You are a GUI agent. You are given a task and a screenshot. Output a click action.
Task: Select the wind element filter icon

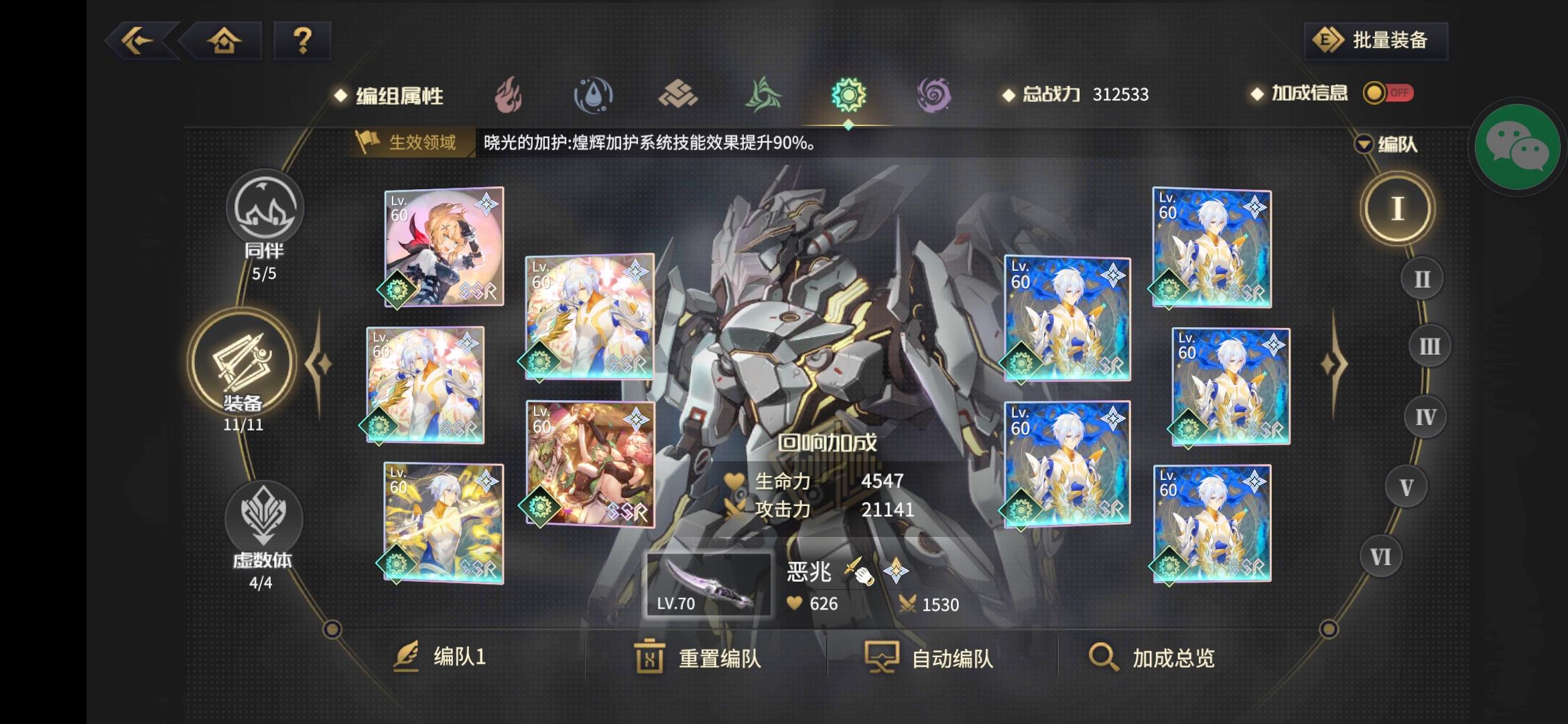coord(764,96)
